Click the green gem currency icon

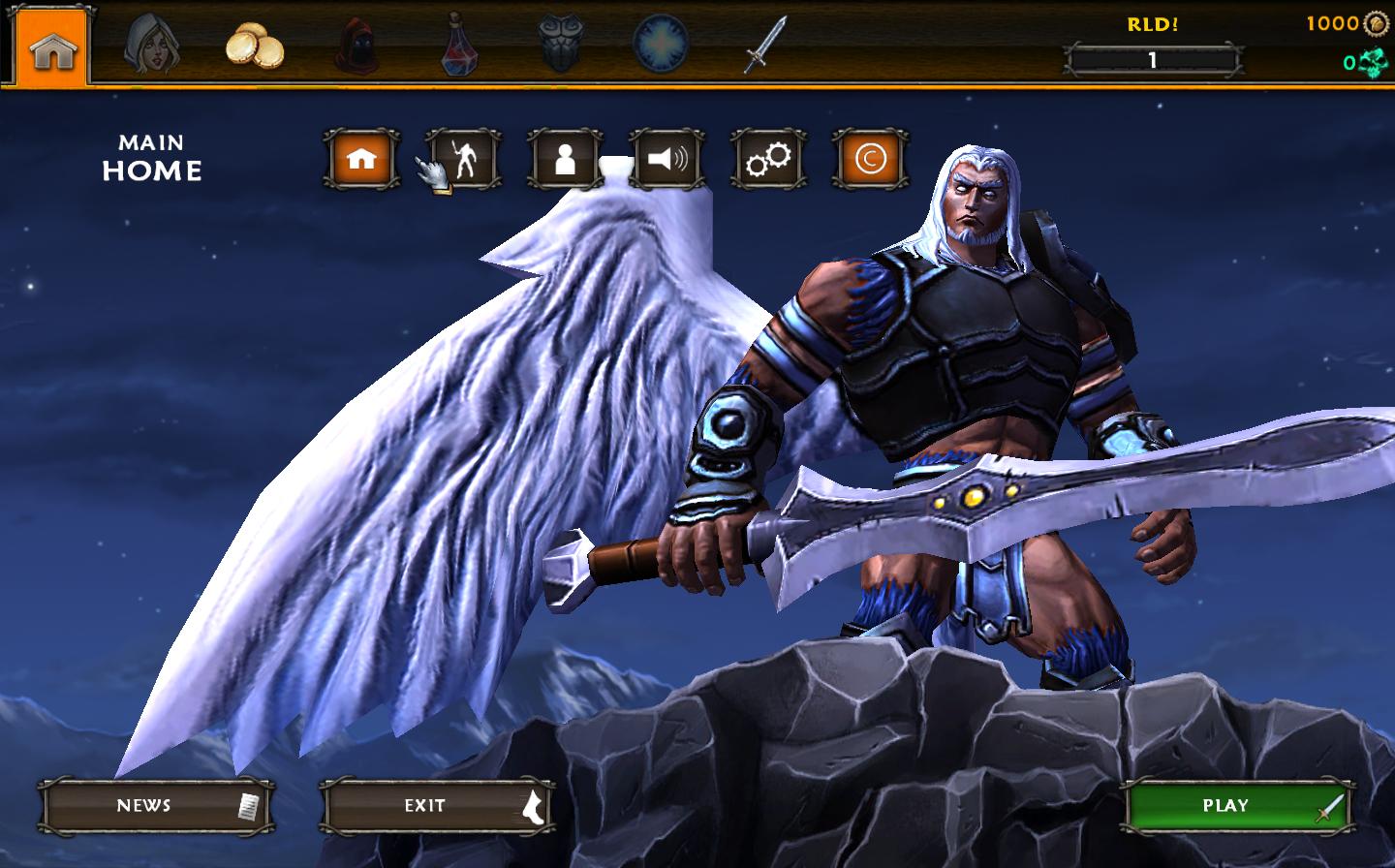1373,63
